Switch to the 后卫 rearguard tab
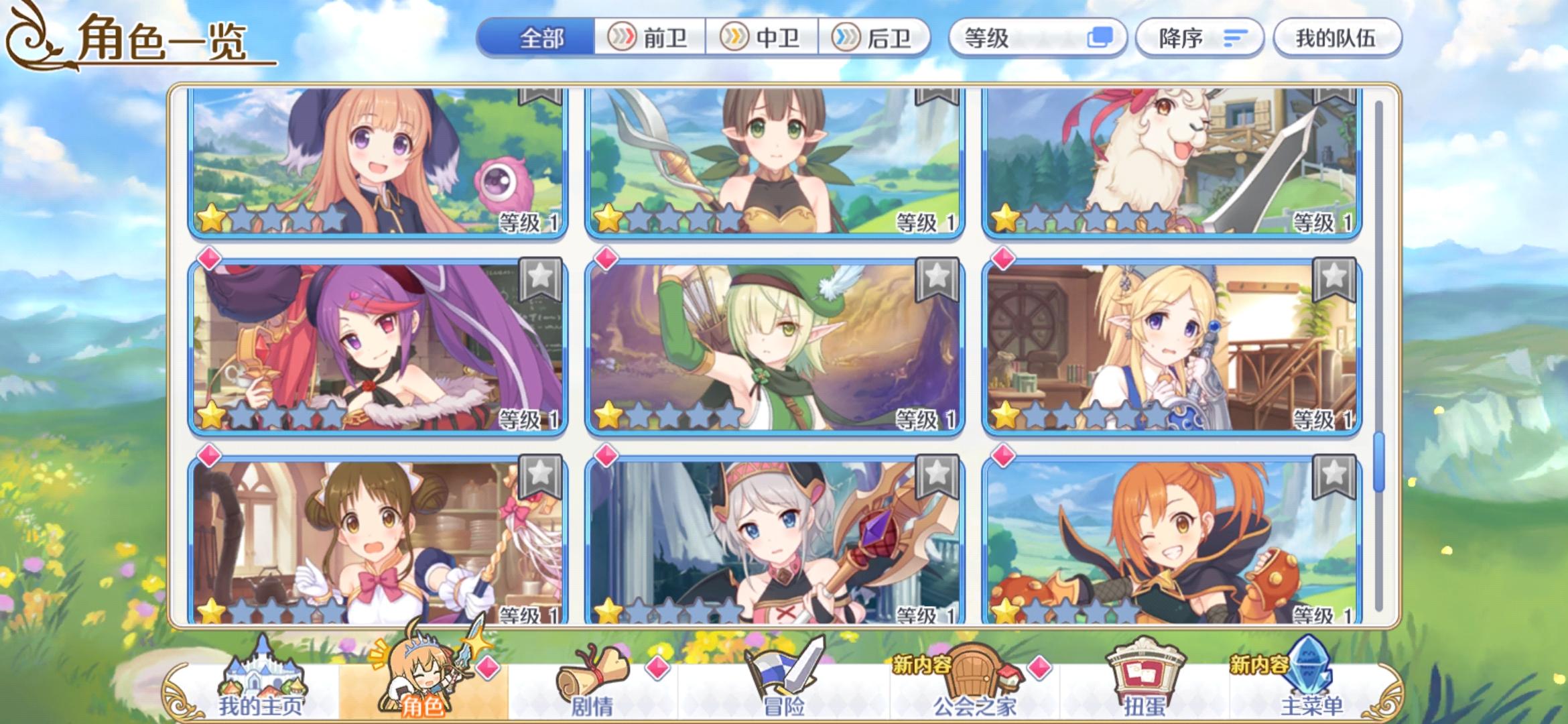Viewport: 1568px width, 724px height. coord(879,38)
